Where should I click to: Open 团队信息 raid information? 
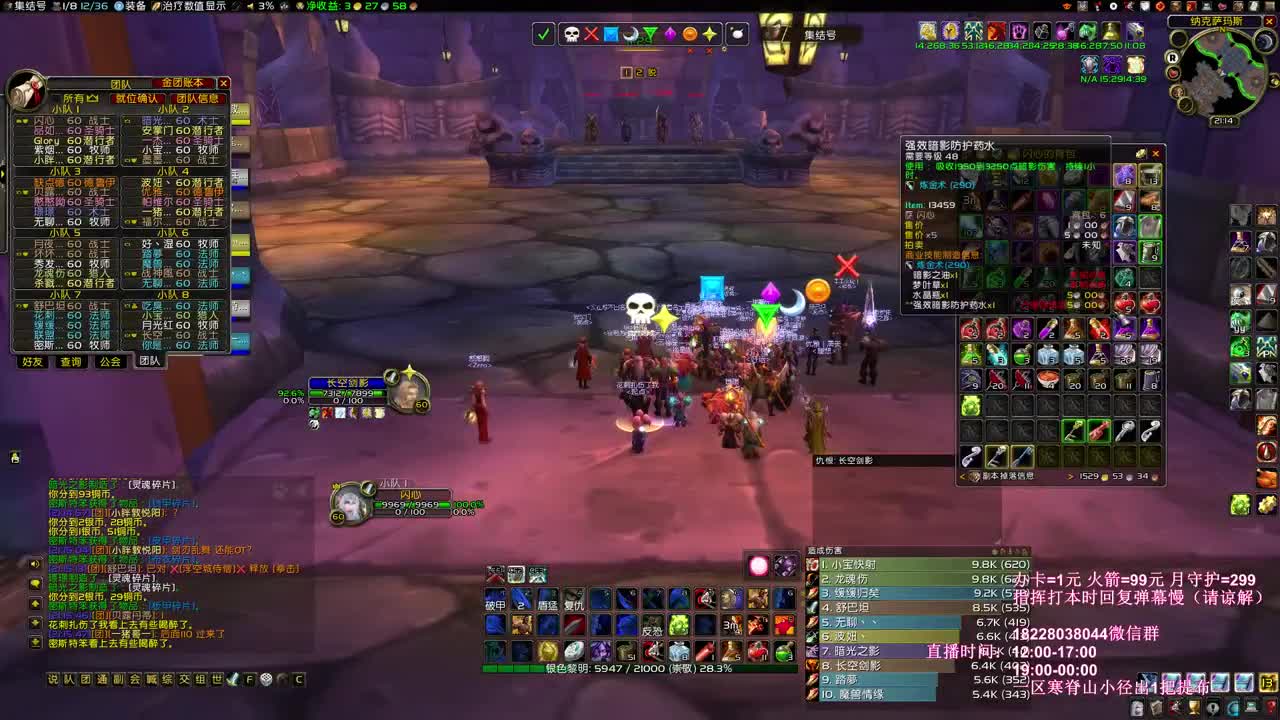pyautogui.click(x=197, y=98)
